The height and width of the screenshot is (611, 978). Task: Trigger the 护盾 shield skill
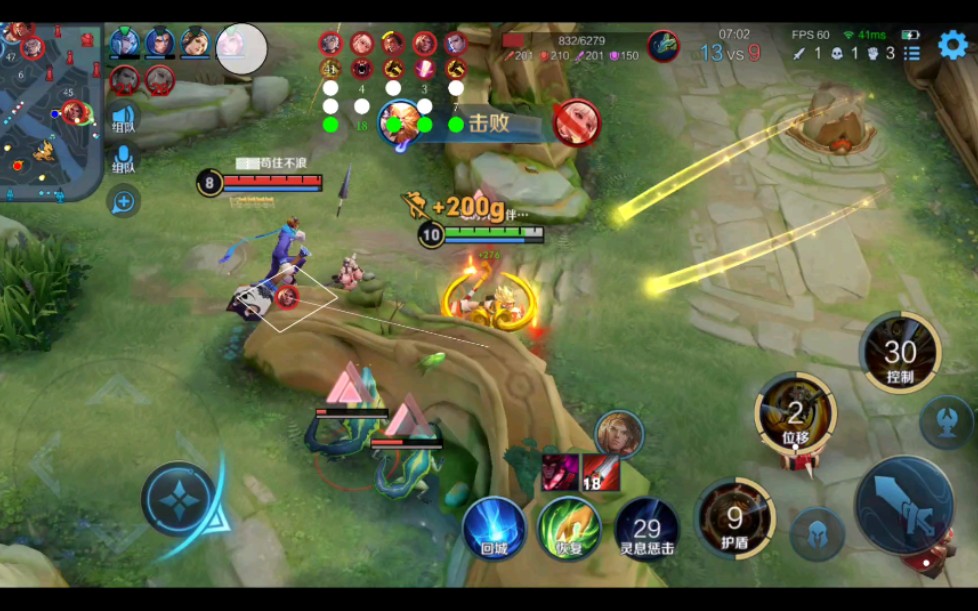pos(735,519)
